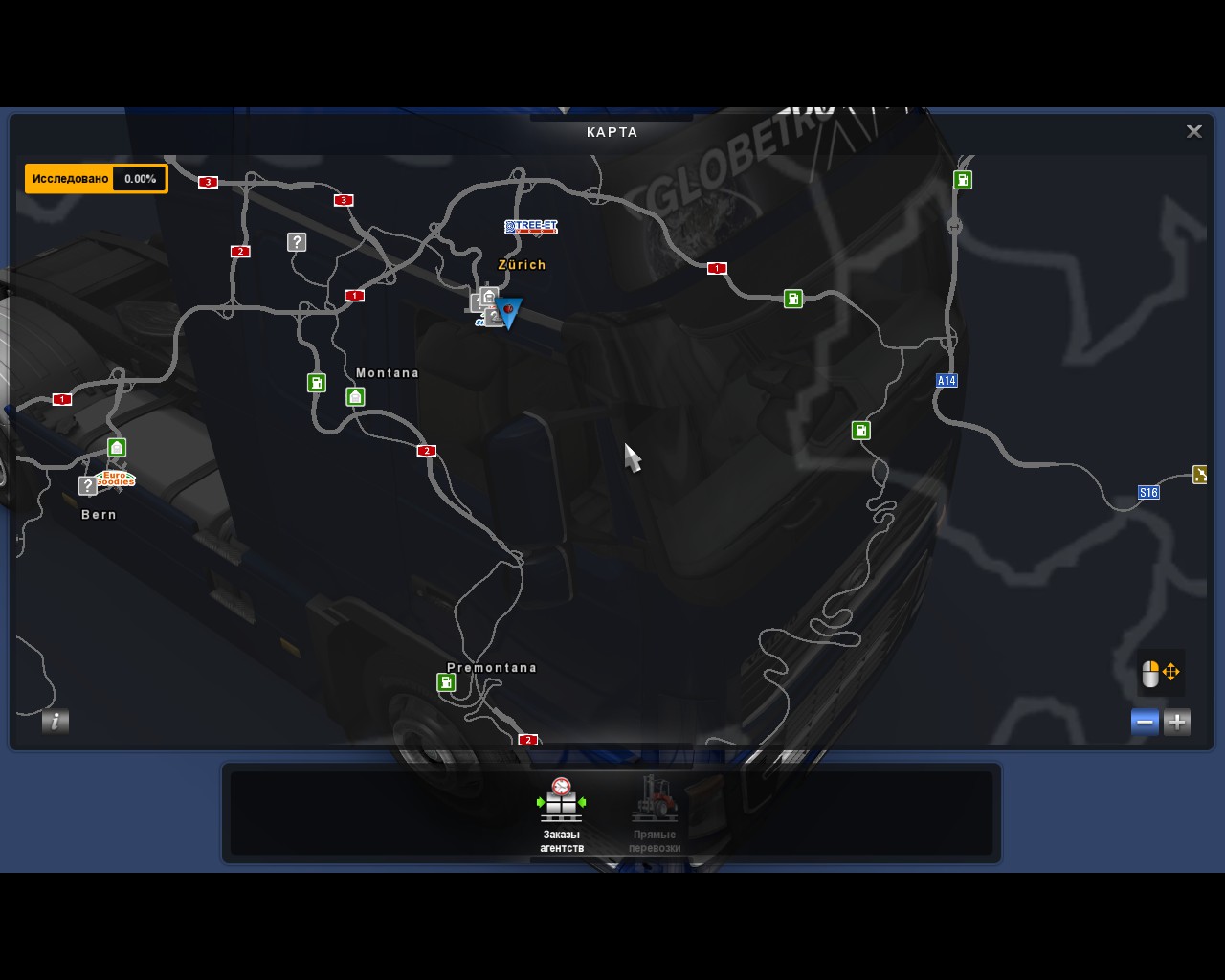Click the red route marker east of Zürich
The image size is (1225, 980).
pyautogui.click(x=717, y=268)
